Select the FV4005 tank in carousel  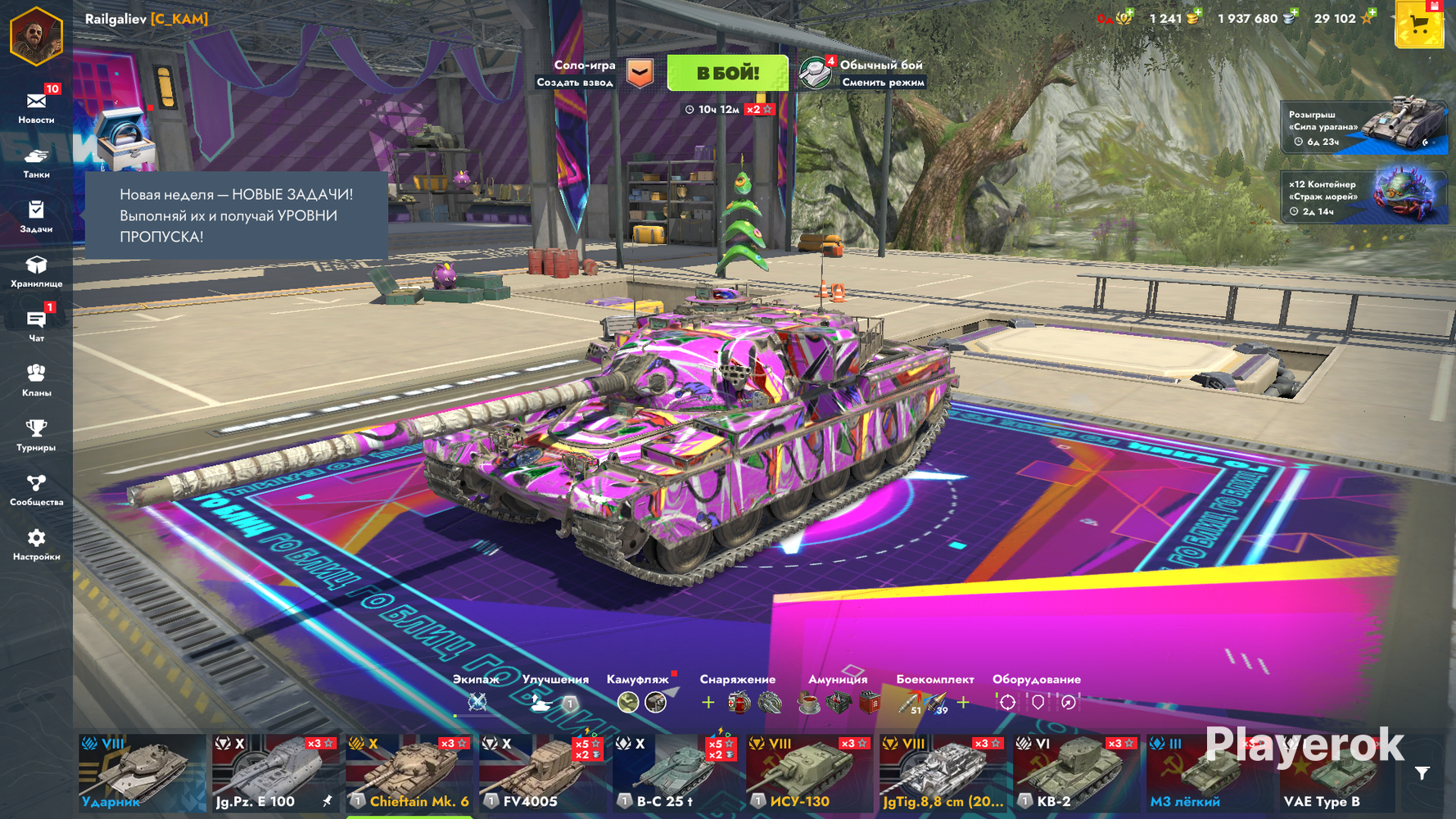pyautogui.click(x=543, y=773)
